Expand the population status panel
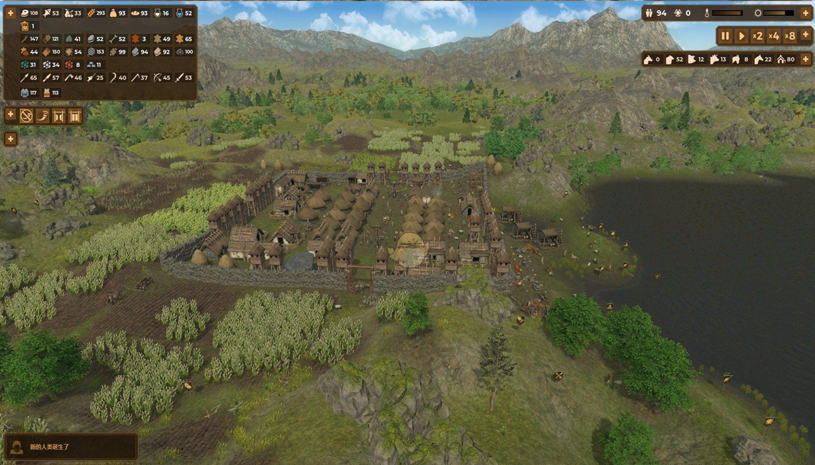815x465 pixels. tap(805, 13)
